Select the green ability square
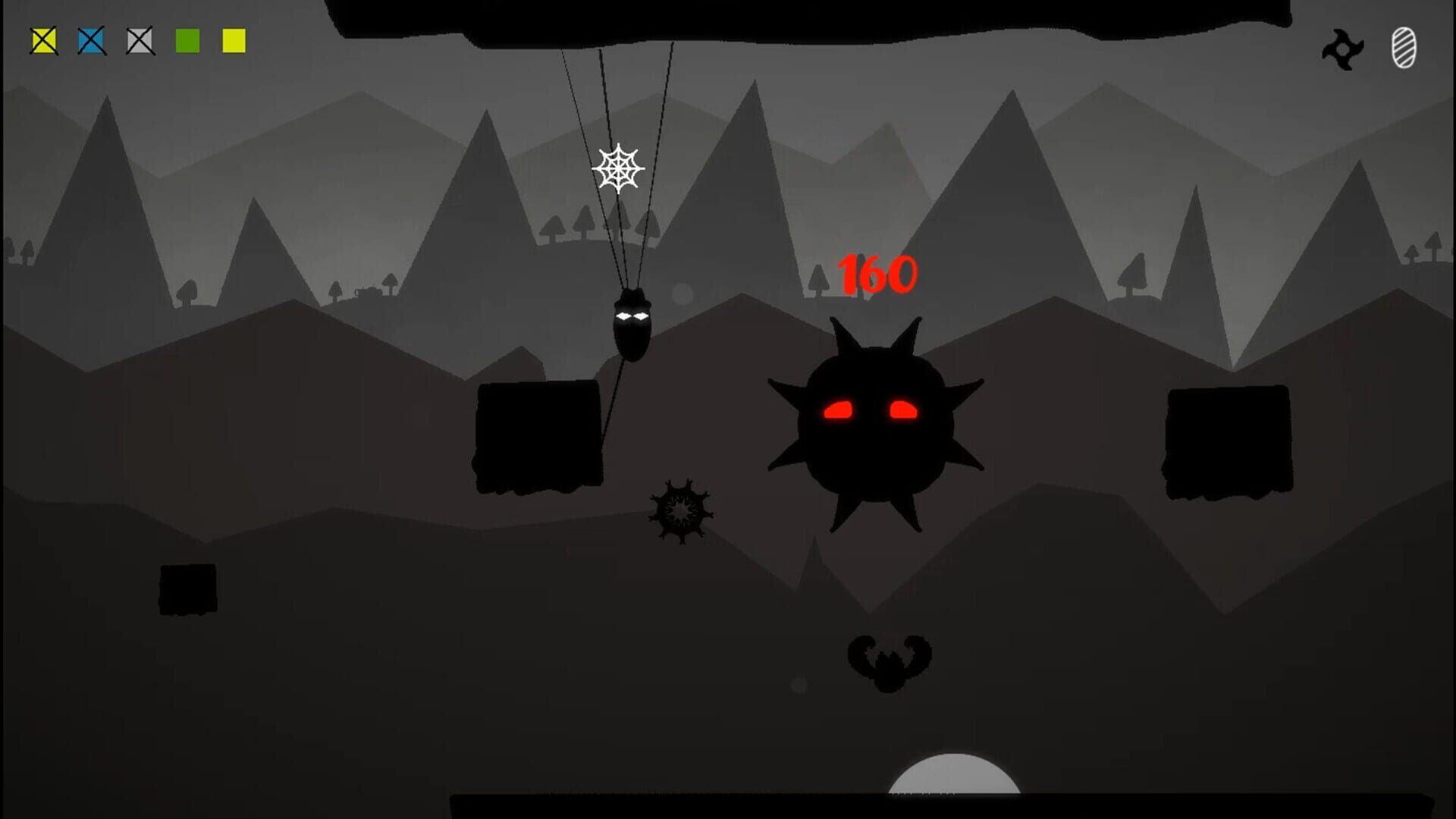This screenshot has height=819, width=1456. [187, 42]
